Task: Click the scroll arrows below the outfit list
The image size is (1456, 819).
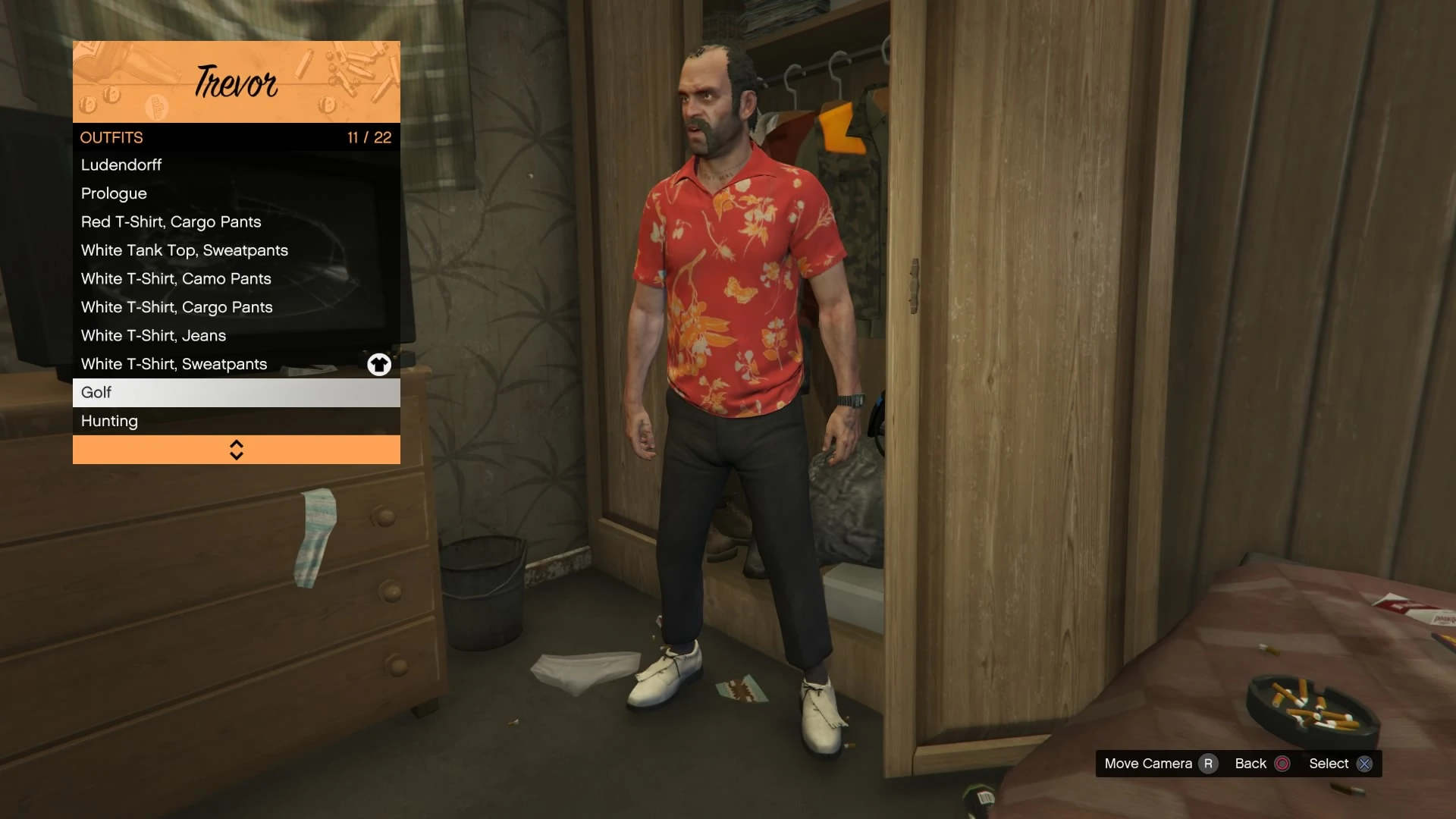Action: click(236, 449)
